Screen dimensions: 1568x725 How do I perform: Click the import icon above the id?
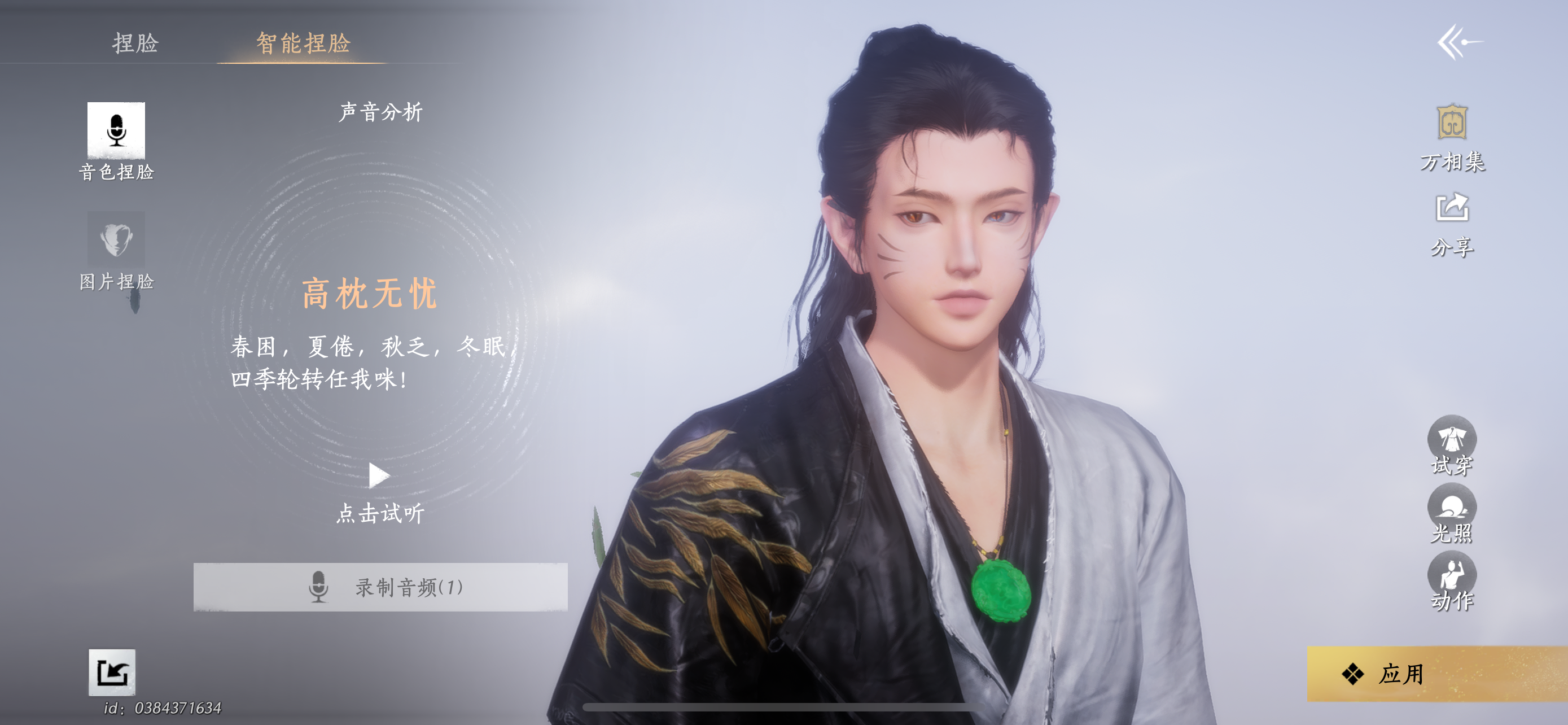point(112,672)
